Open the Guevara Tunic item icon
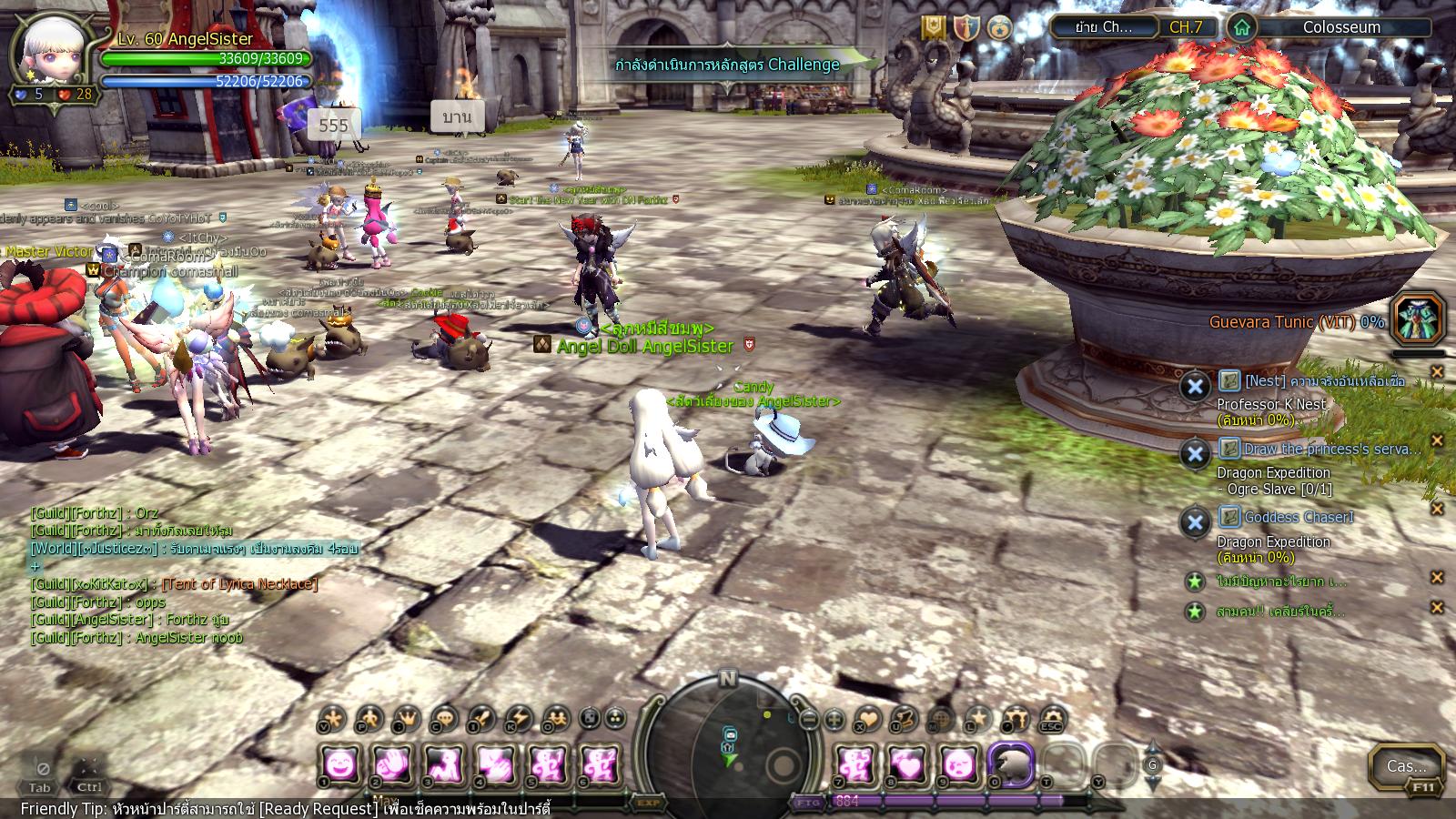Screen dimensions: 1456x819 point(1418,318)
